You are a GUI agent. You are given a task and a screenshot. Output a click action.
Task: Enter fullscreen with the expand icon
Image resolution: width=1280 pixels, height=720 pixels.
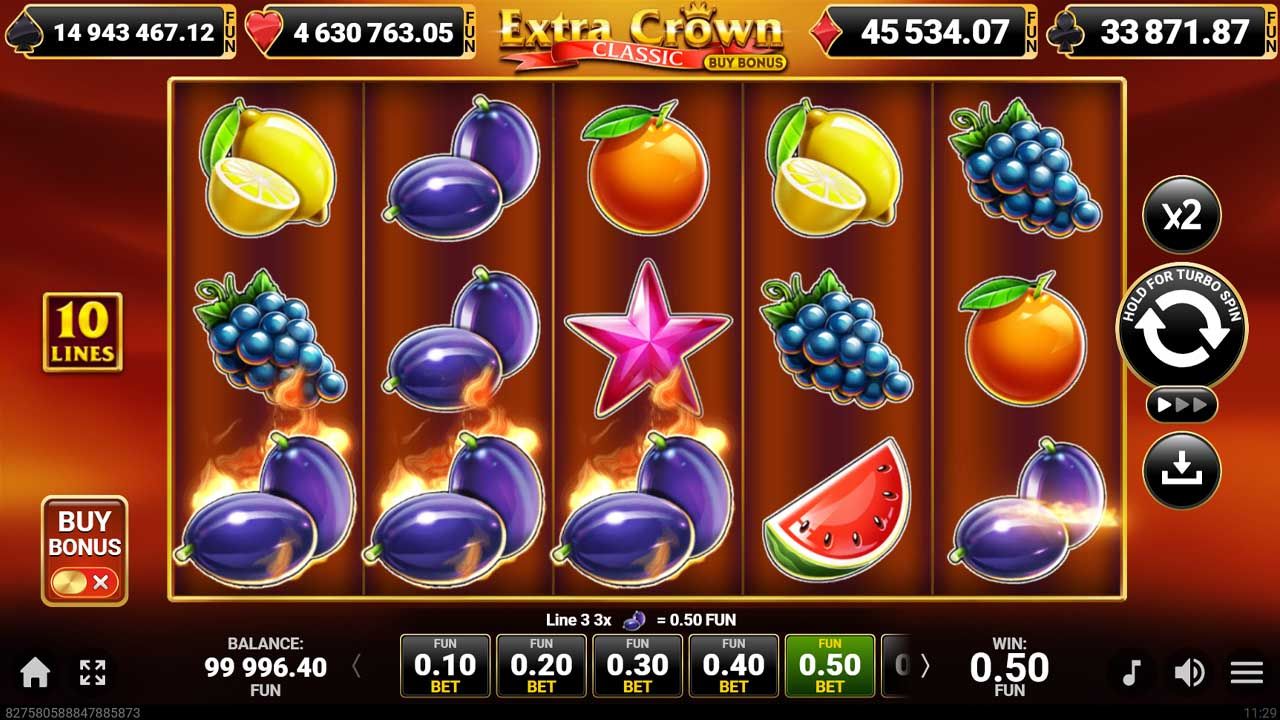92,674
